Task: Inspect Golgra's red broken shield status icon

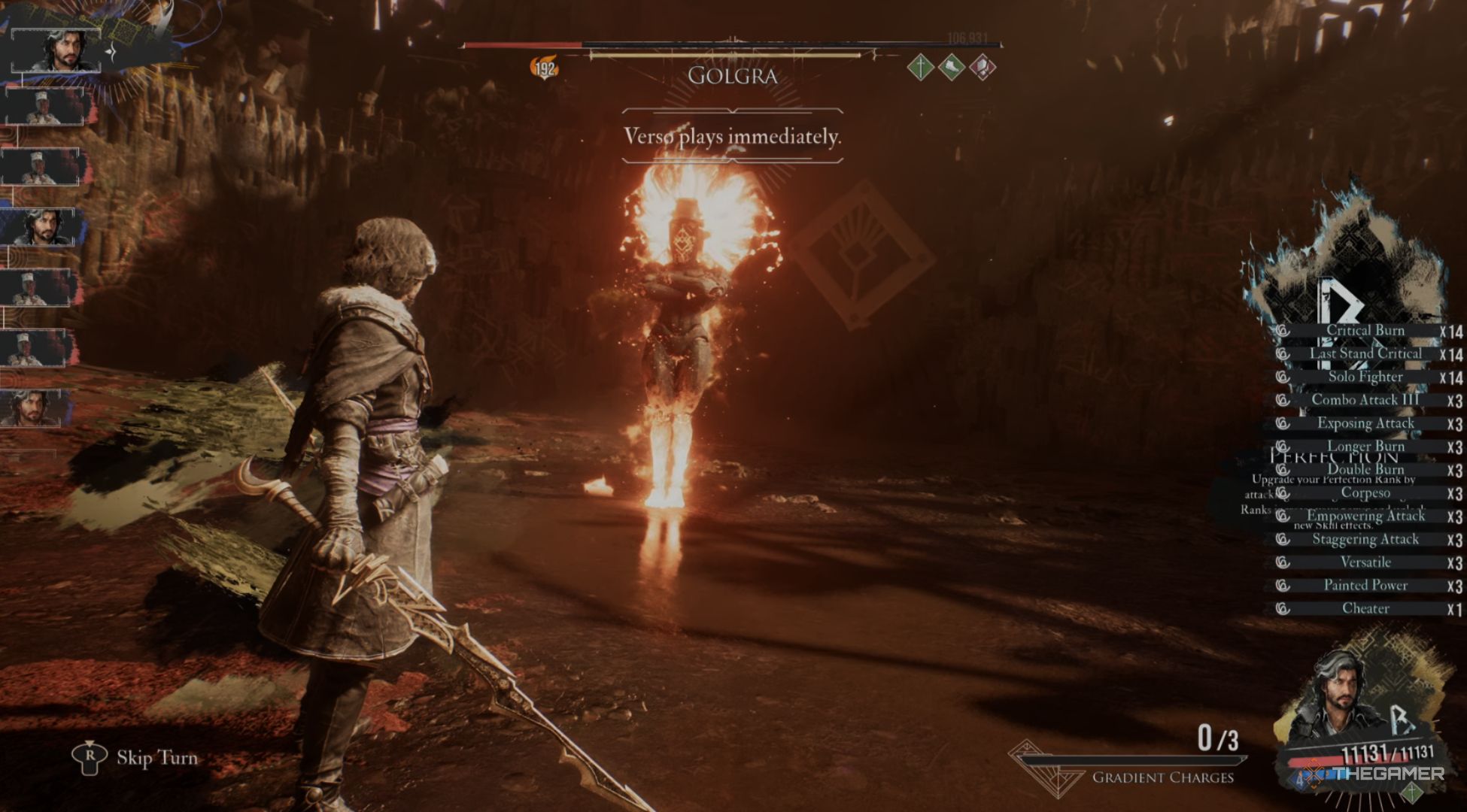Action: click(x=982, y=68)
